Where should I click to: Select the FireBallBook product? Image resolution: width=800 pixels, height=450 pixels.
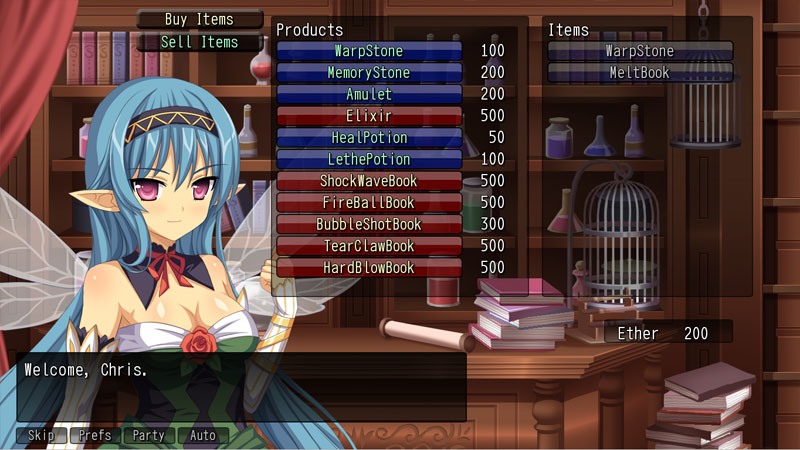369,203
